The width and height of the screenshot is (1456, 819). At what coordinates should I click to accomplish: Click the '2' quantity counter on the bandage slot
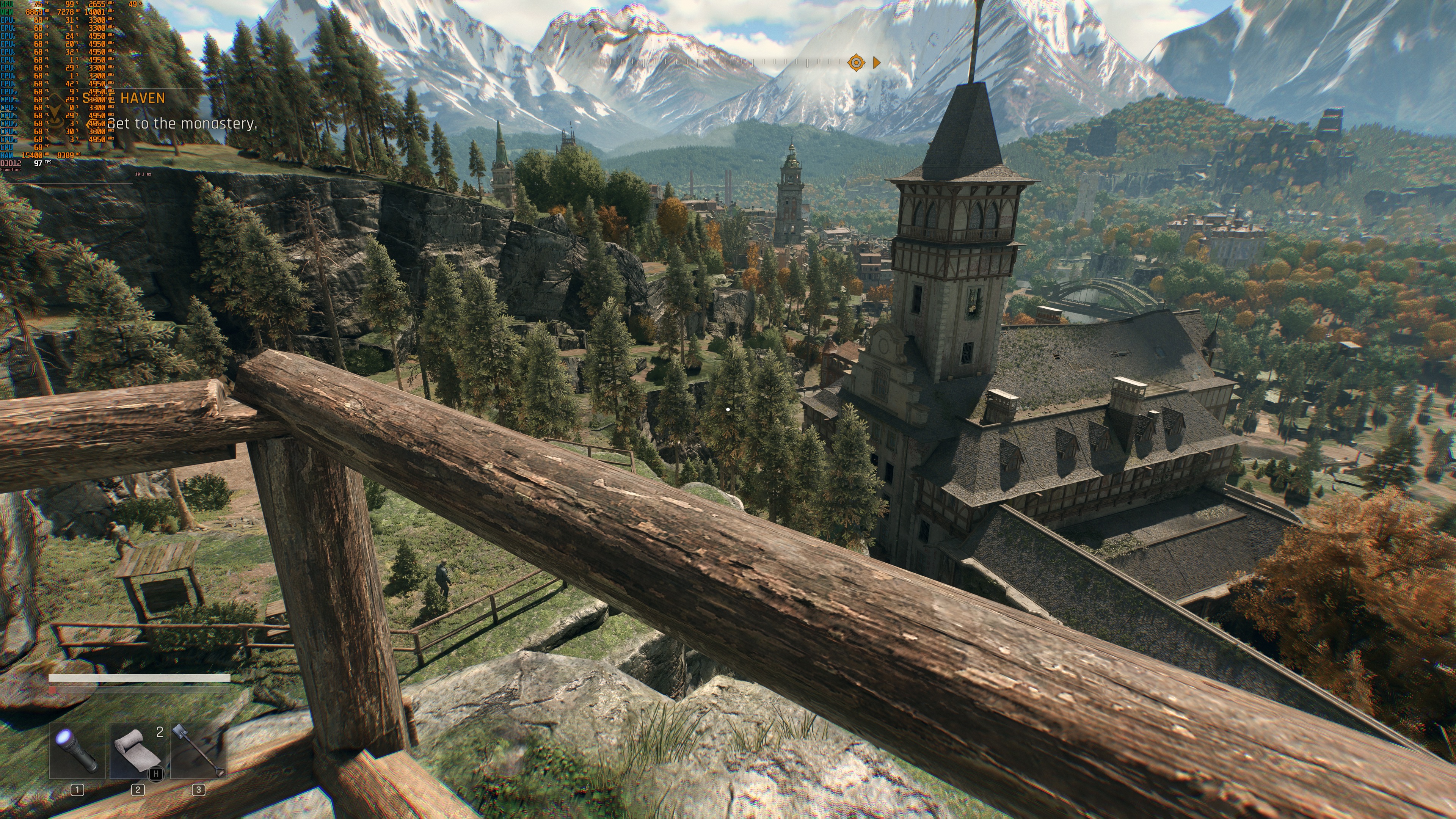click(x=158, y=732)
